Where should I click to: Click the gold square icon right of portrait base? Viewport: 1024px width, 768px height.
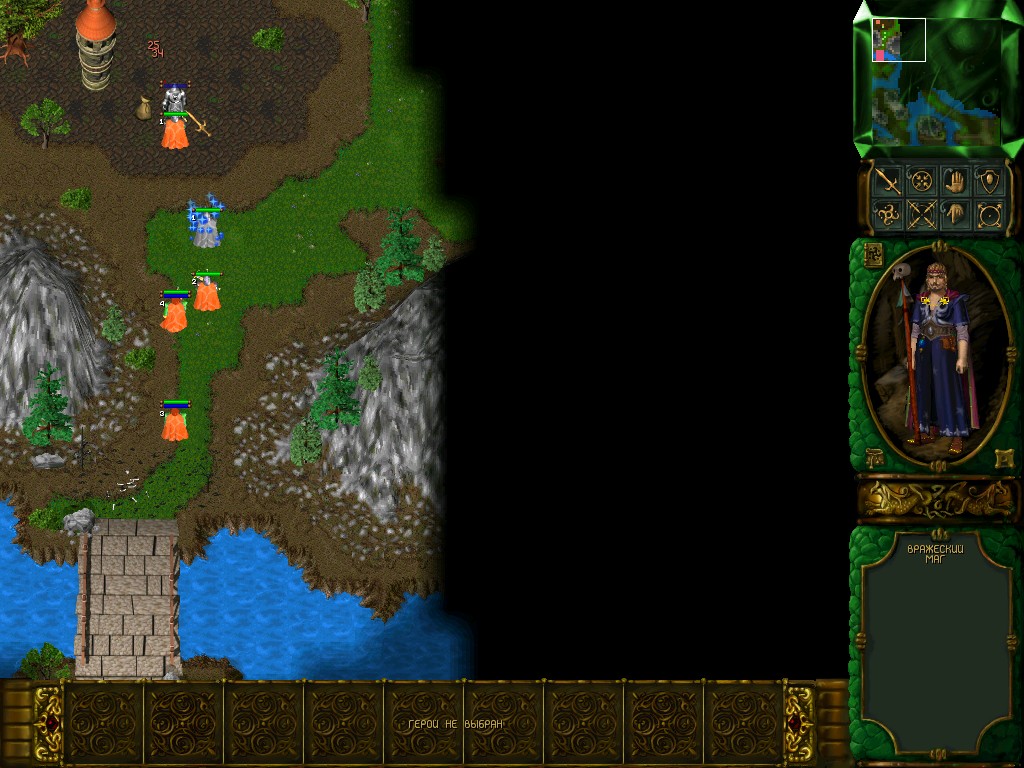click(x=1003, y=458)
